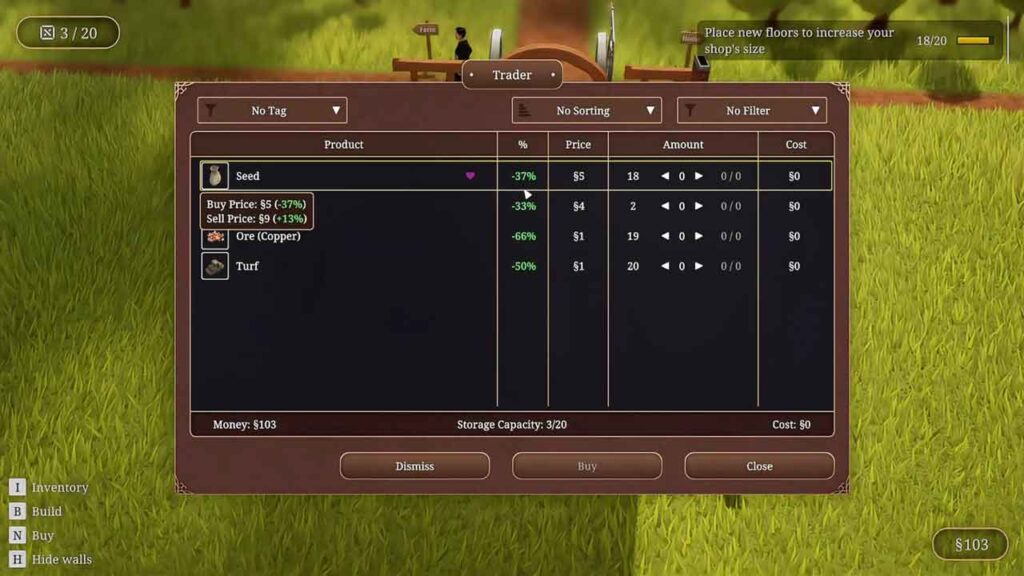Dismiss the trader

pos(414,466)
